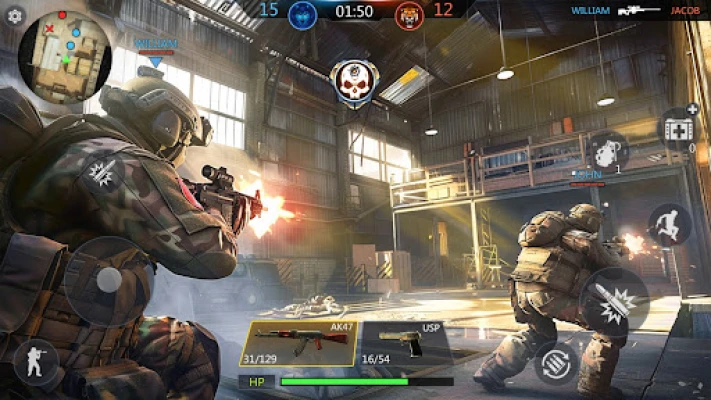Throw a grenade using the grenade button
Image resolution: width=711 pixels, height=400 pixels.
607,153
